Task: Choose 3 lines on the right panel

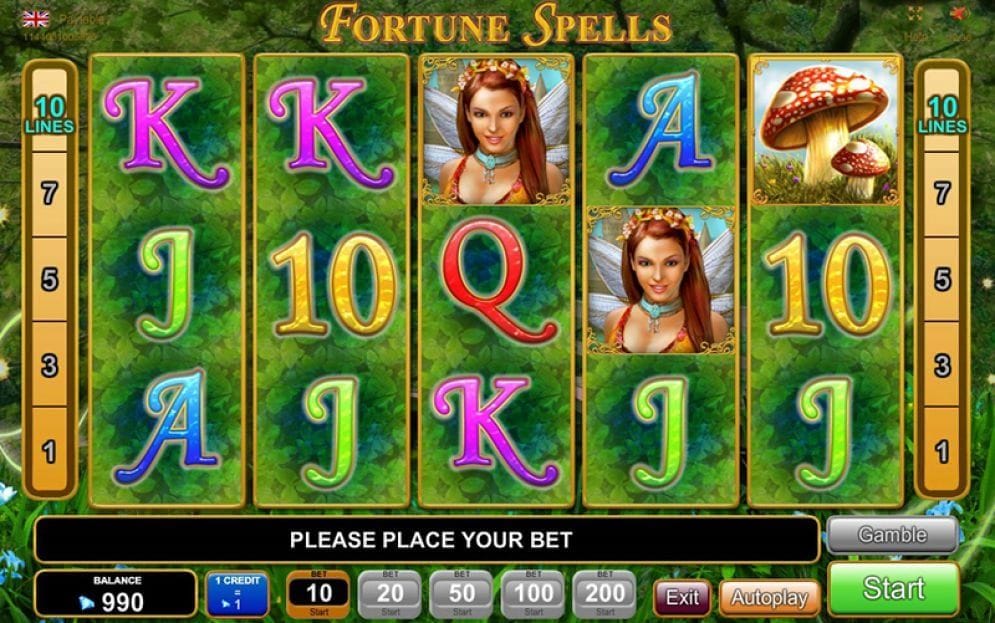Action: click(x=942, y=365)
